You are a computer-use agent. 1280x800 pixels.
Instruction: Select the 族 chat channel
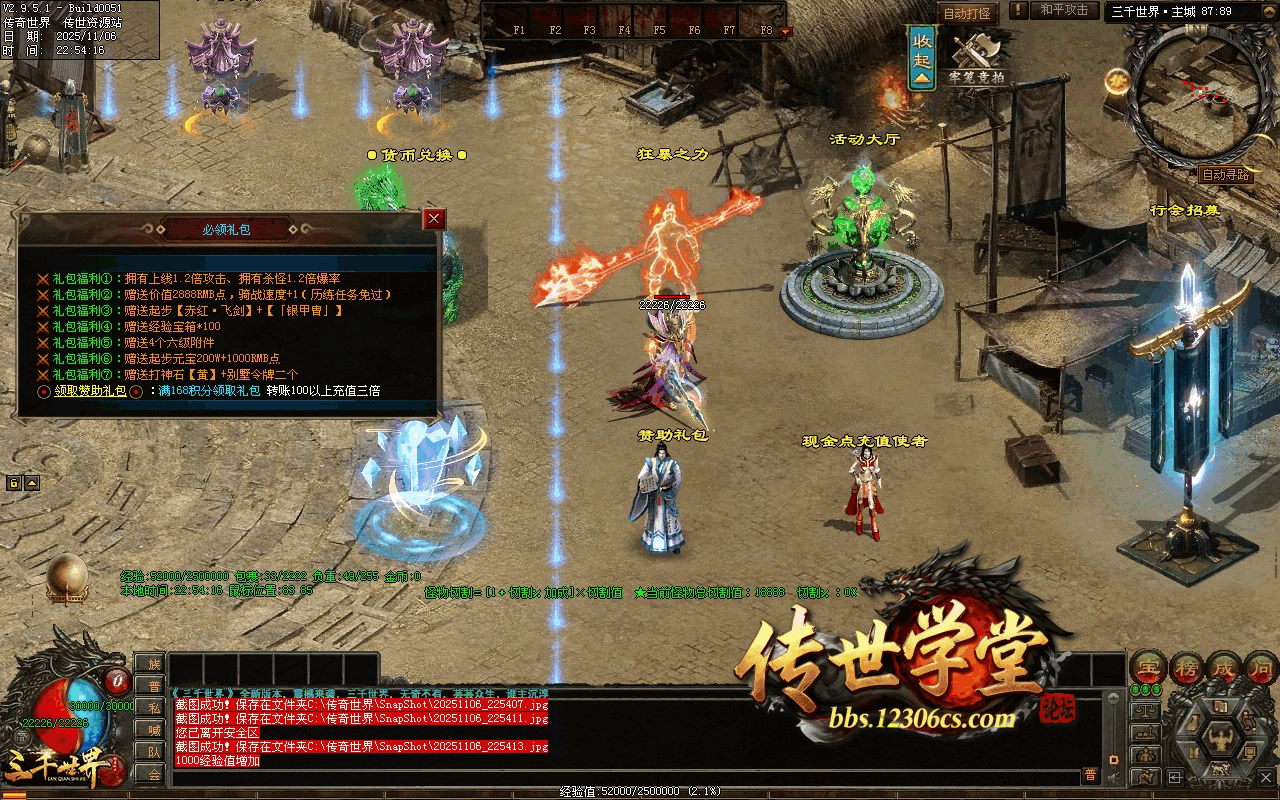pyautogui.click(x=153, y=664)
